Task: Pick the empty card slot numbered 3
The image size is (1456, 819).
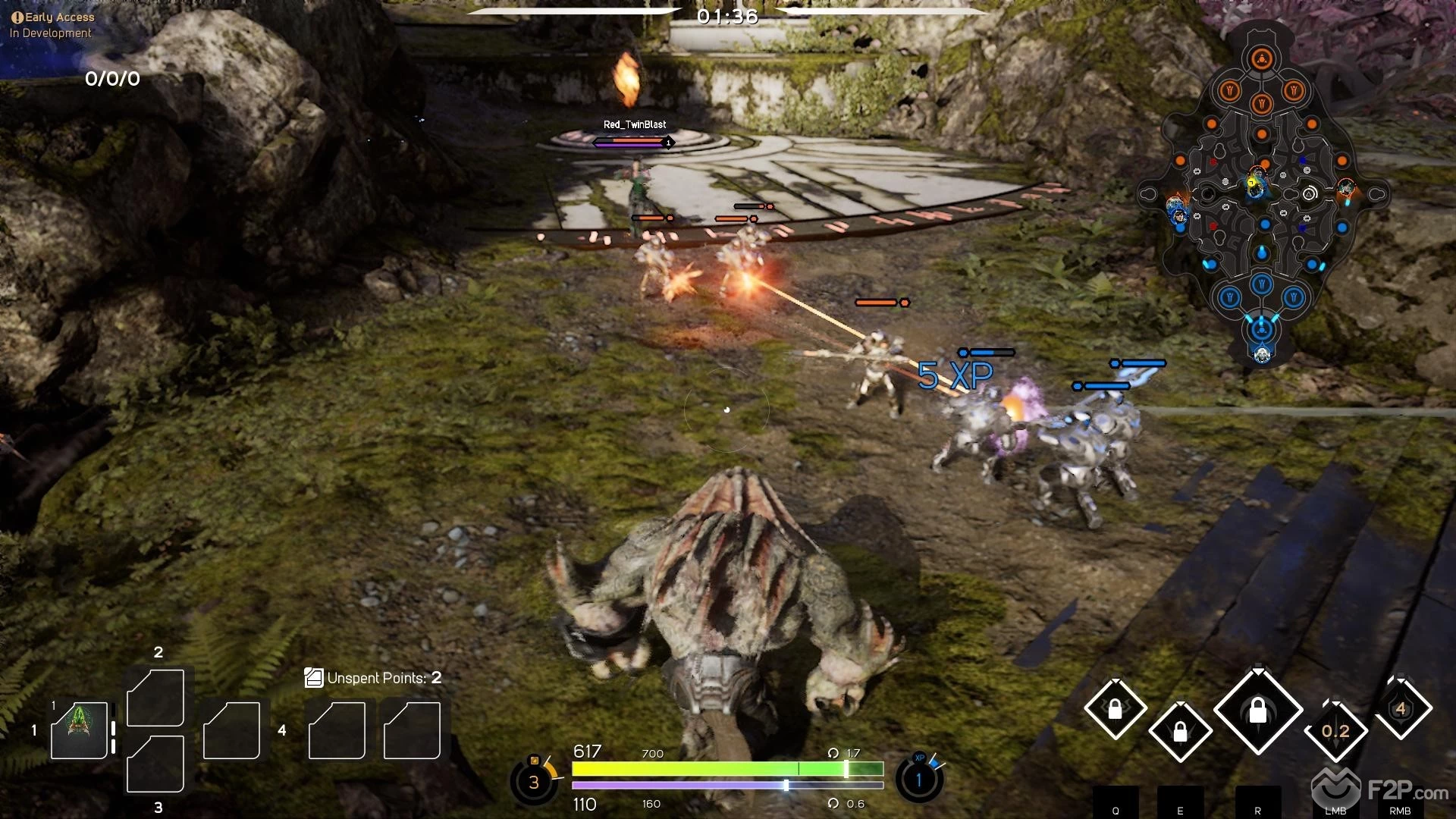Action: pos(155,764)
